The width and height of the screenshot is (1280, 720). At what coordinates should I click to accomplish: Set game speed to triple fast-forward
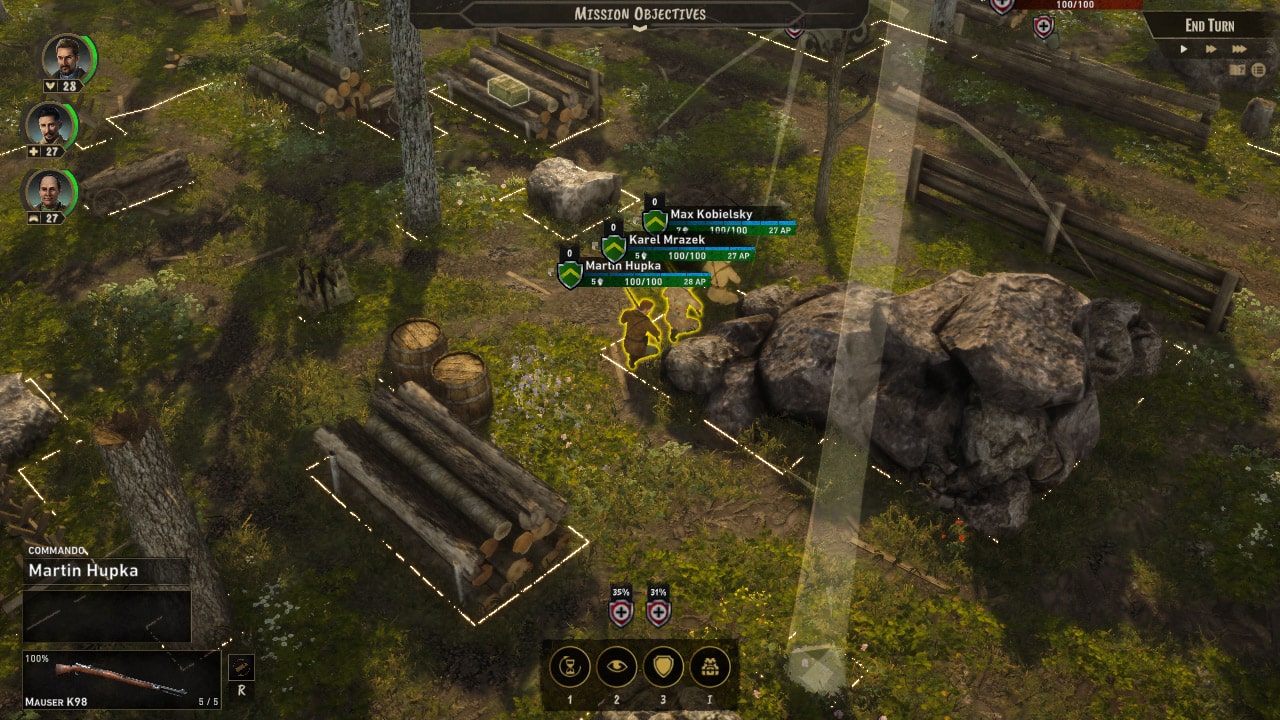click(1240, 49)
